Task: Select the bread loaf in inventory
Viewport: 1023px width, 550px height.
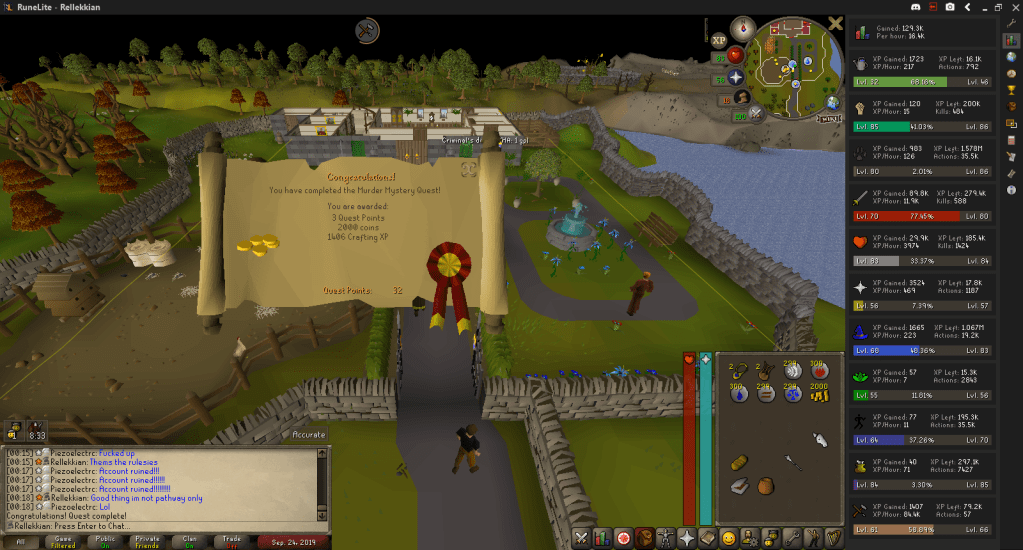Action: [738, 462]
